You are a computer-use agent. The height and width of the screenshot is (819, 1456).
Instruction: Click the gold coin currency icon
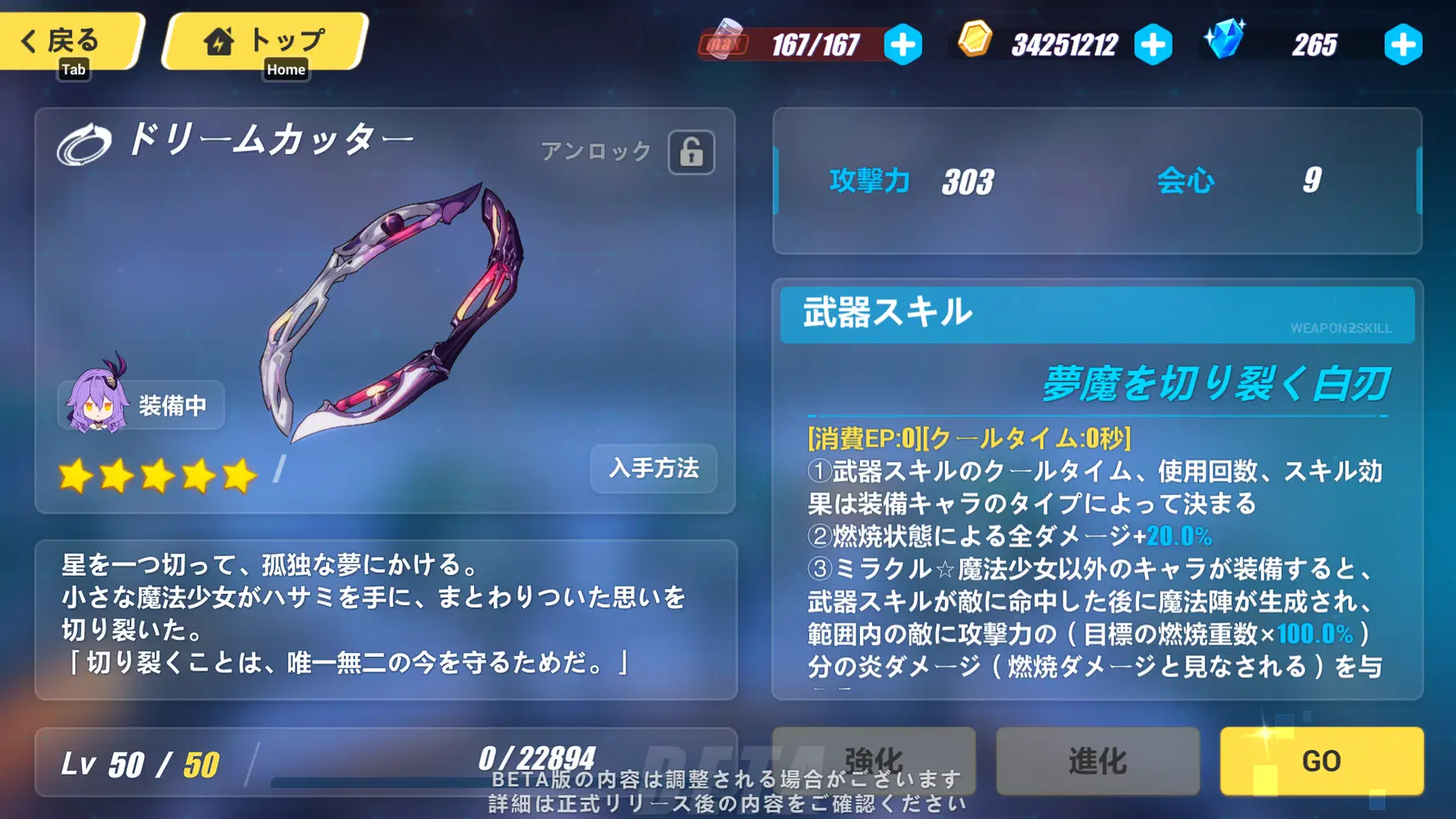[x=974, y=43]
